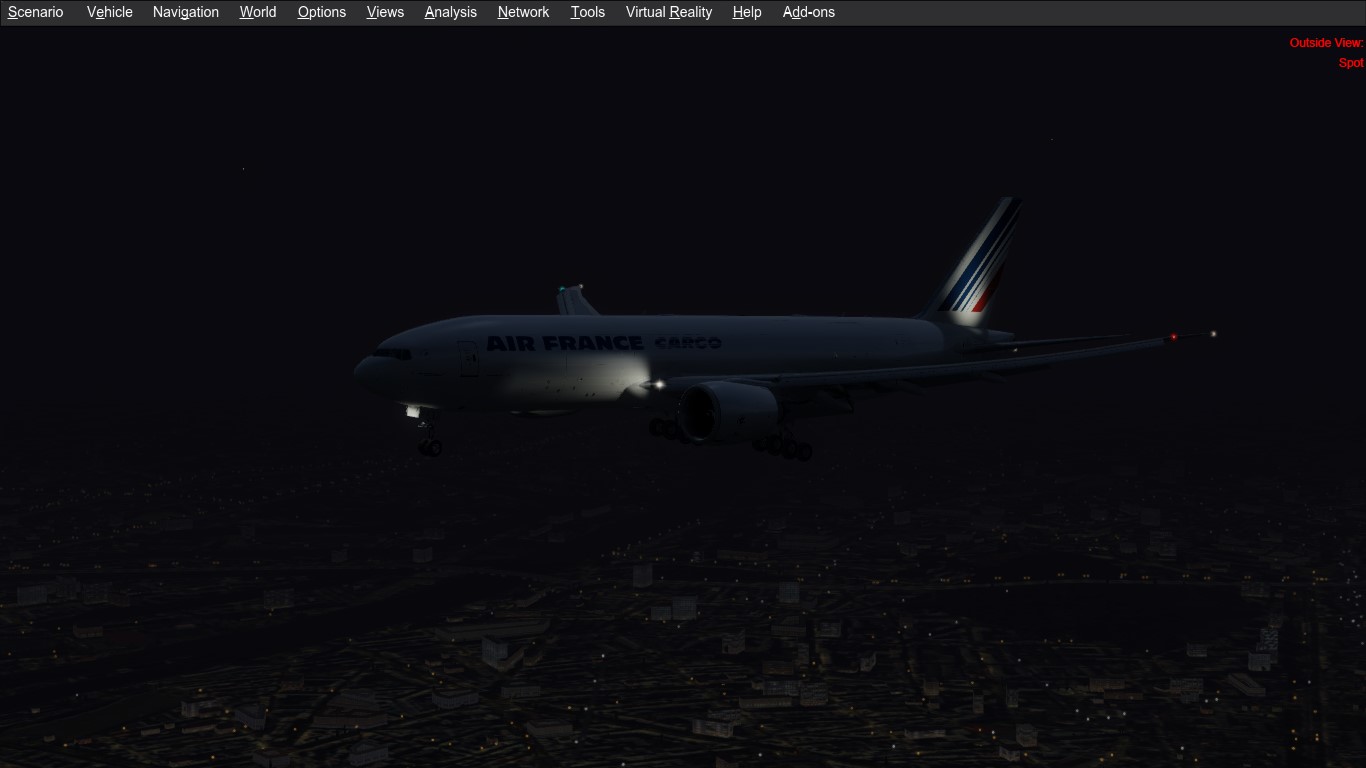Open the Scenario menu
The image size is (1366, 768).
coord(36,12)
